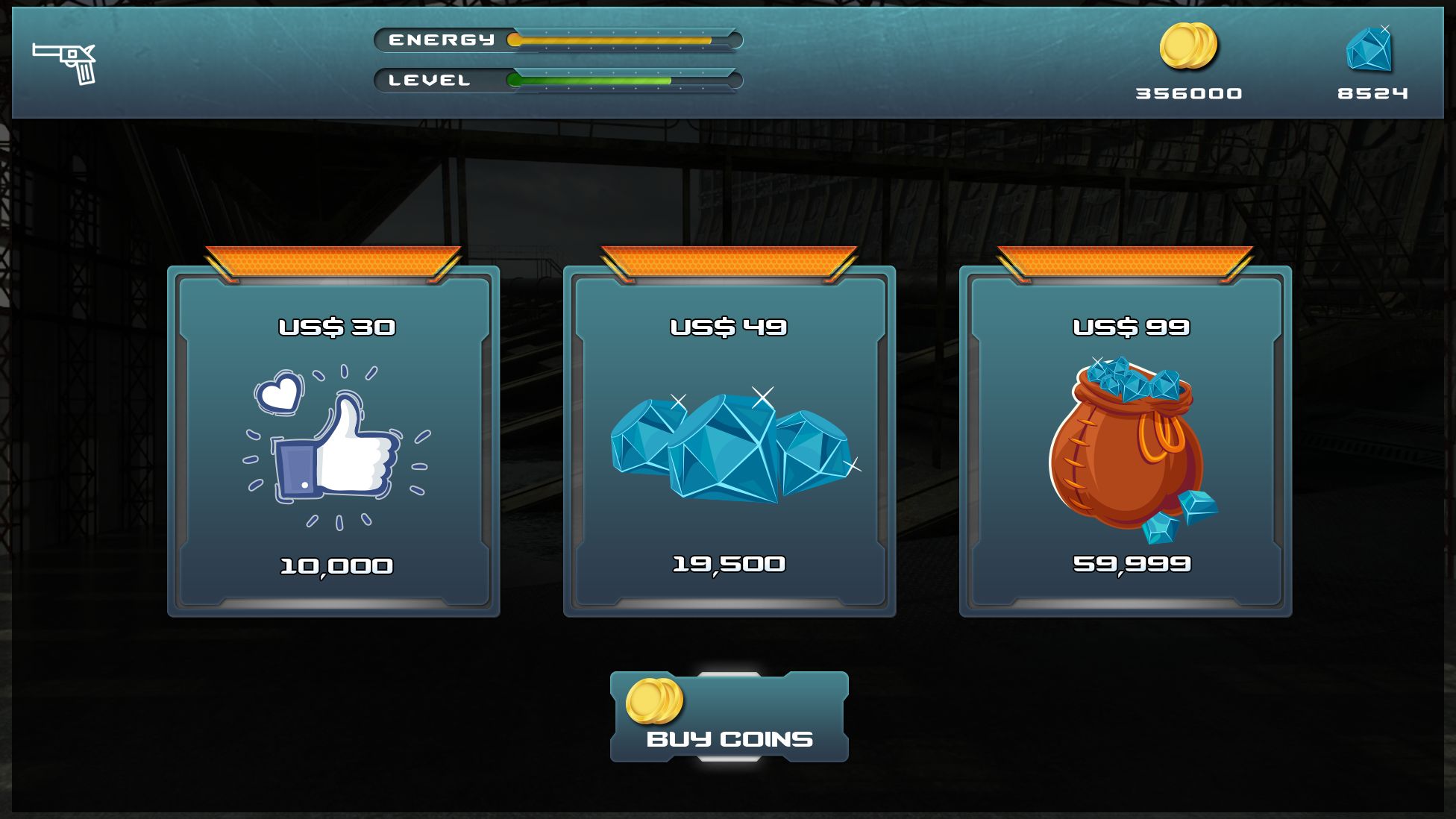Tap the blue diamond balance icon
This screenshot has width=1456, height=819.
pos(1369,50)
